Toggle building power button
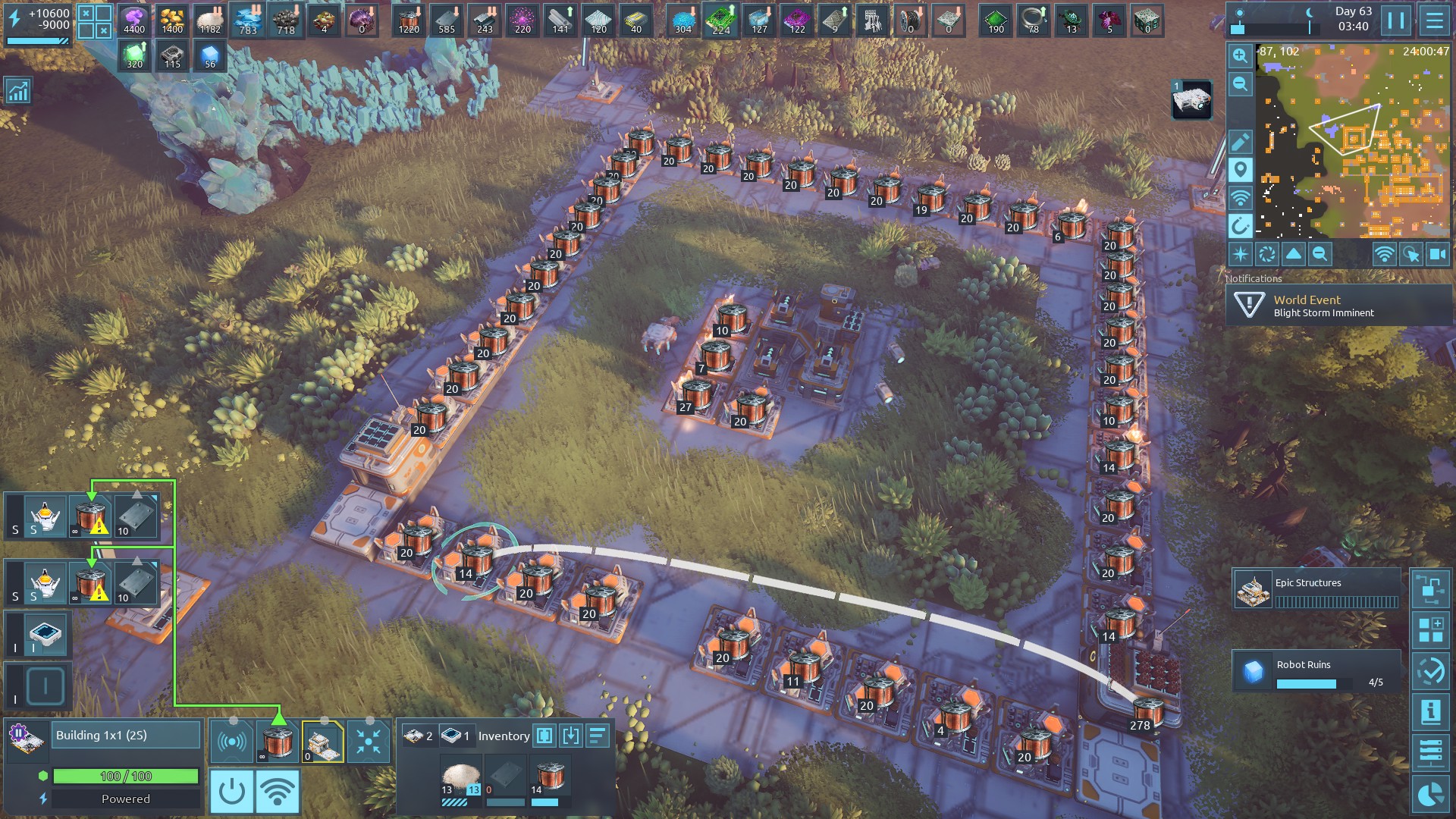The width and height of the screenshot is (1456, 819). click(x=231, y=792)
